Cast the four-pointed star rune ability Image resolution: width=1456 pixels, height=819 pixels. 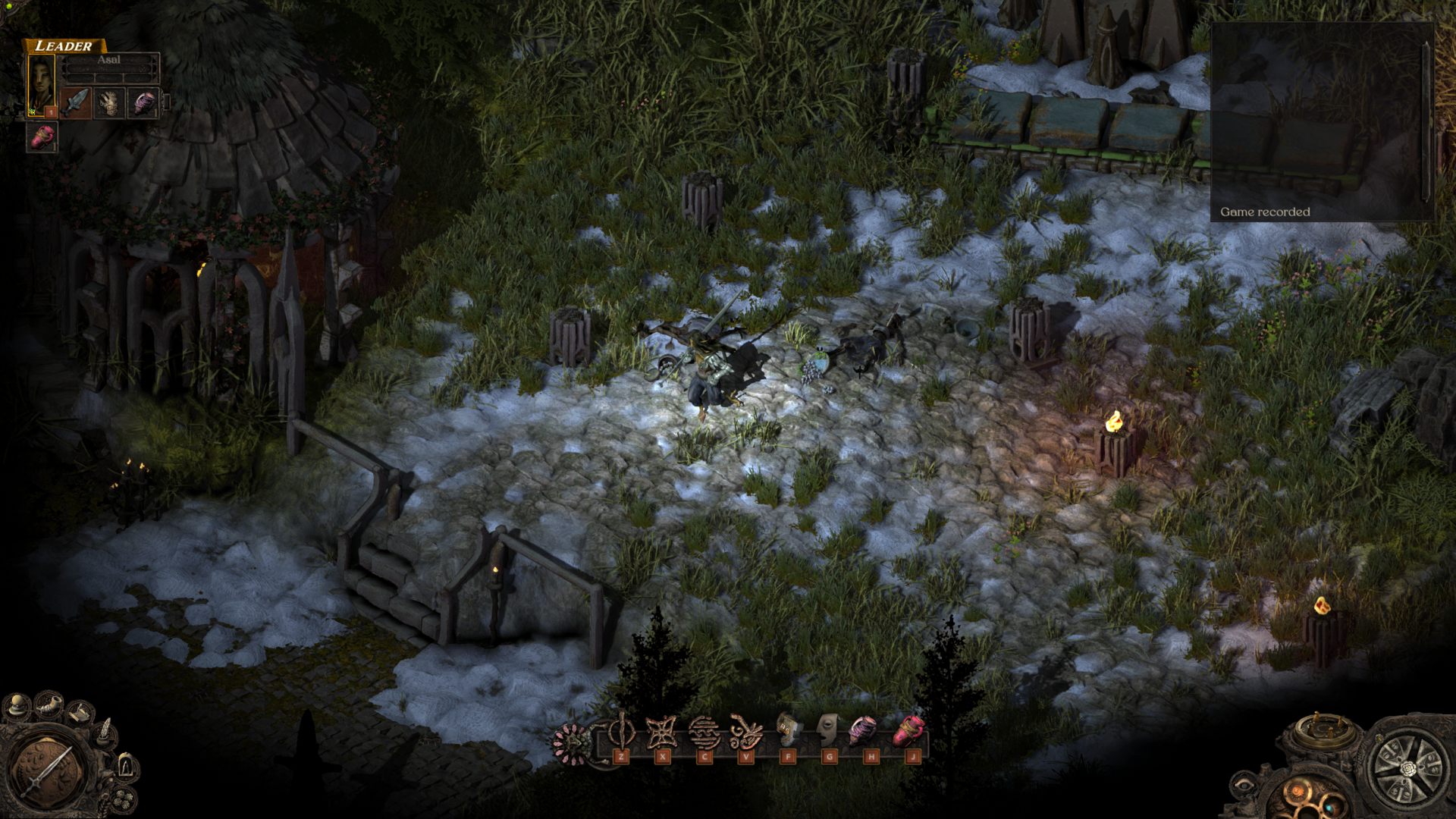(x=662, y=733)
